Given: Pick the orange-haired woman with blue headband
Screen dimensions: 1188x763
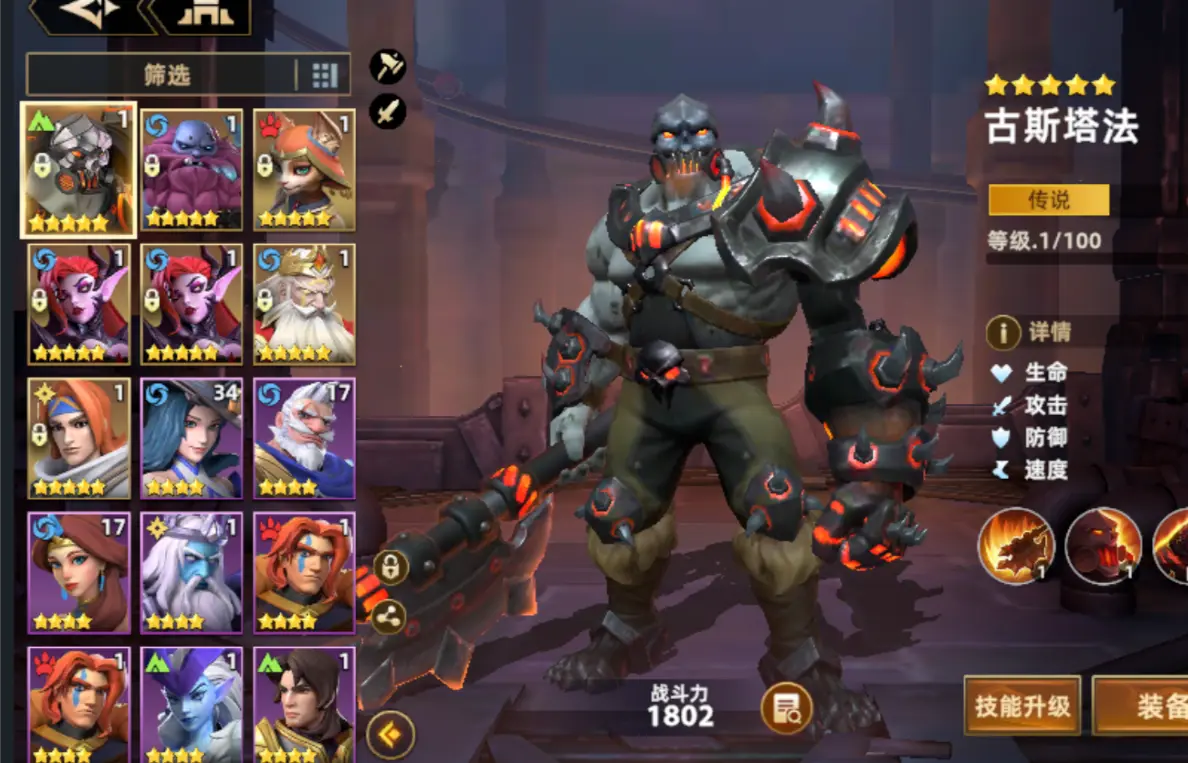Looking at the screenshot, I should coord(78,437).
